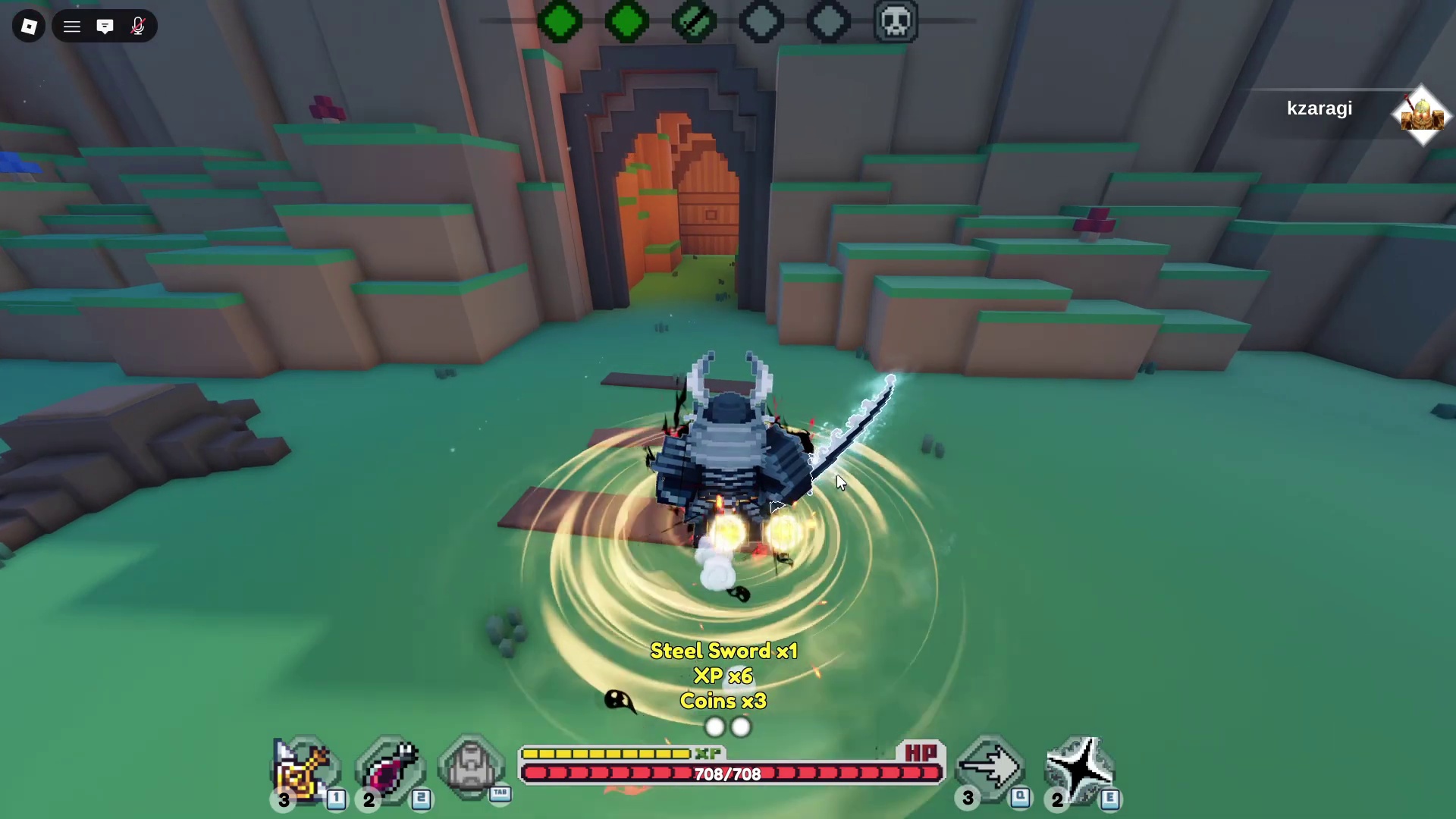Open the Roblox logo menu
This screenshot has width=1456, height=819.
tap(29, 27)
